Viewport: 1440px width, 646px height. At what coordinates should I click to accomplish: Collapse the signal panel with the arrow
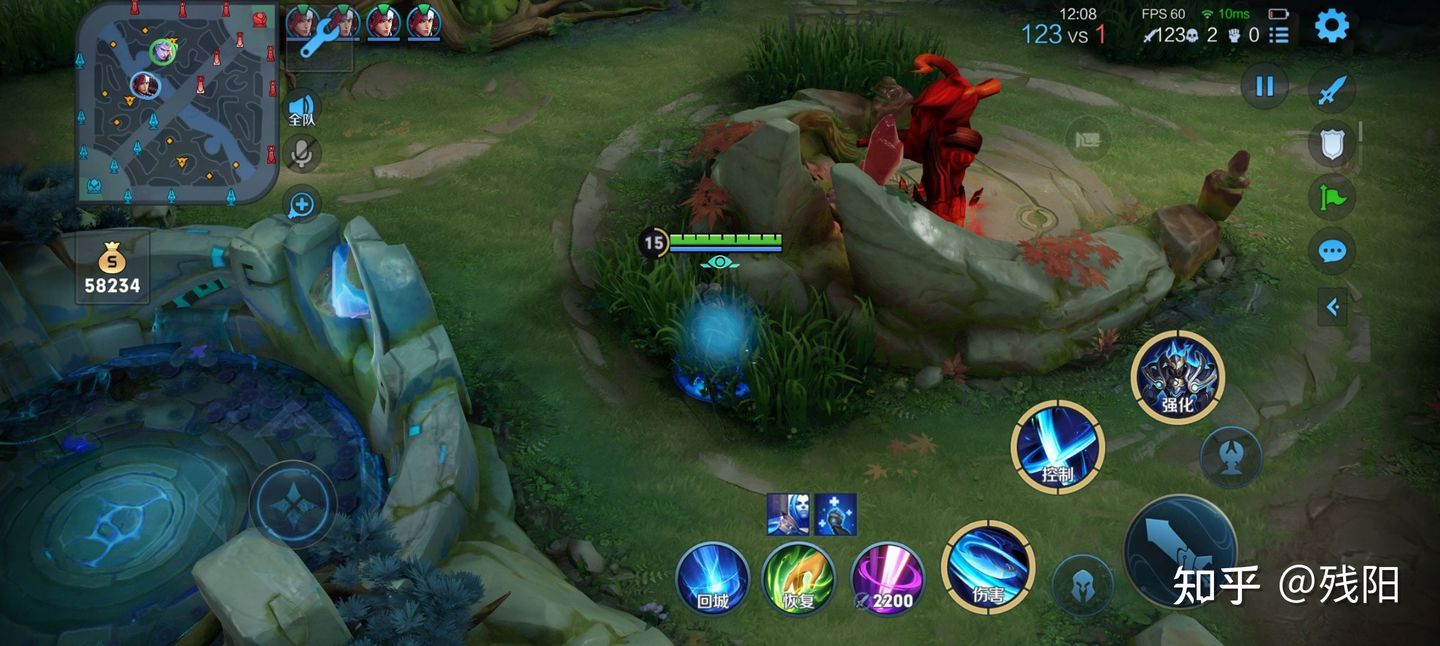pyautogui.click(x=1332, y=308)
